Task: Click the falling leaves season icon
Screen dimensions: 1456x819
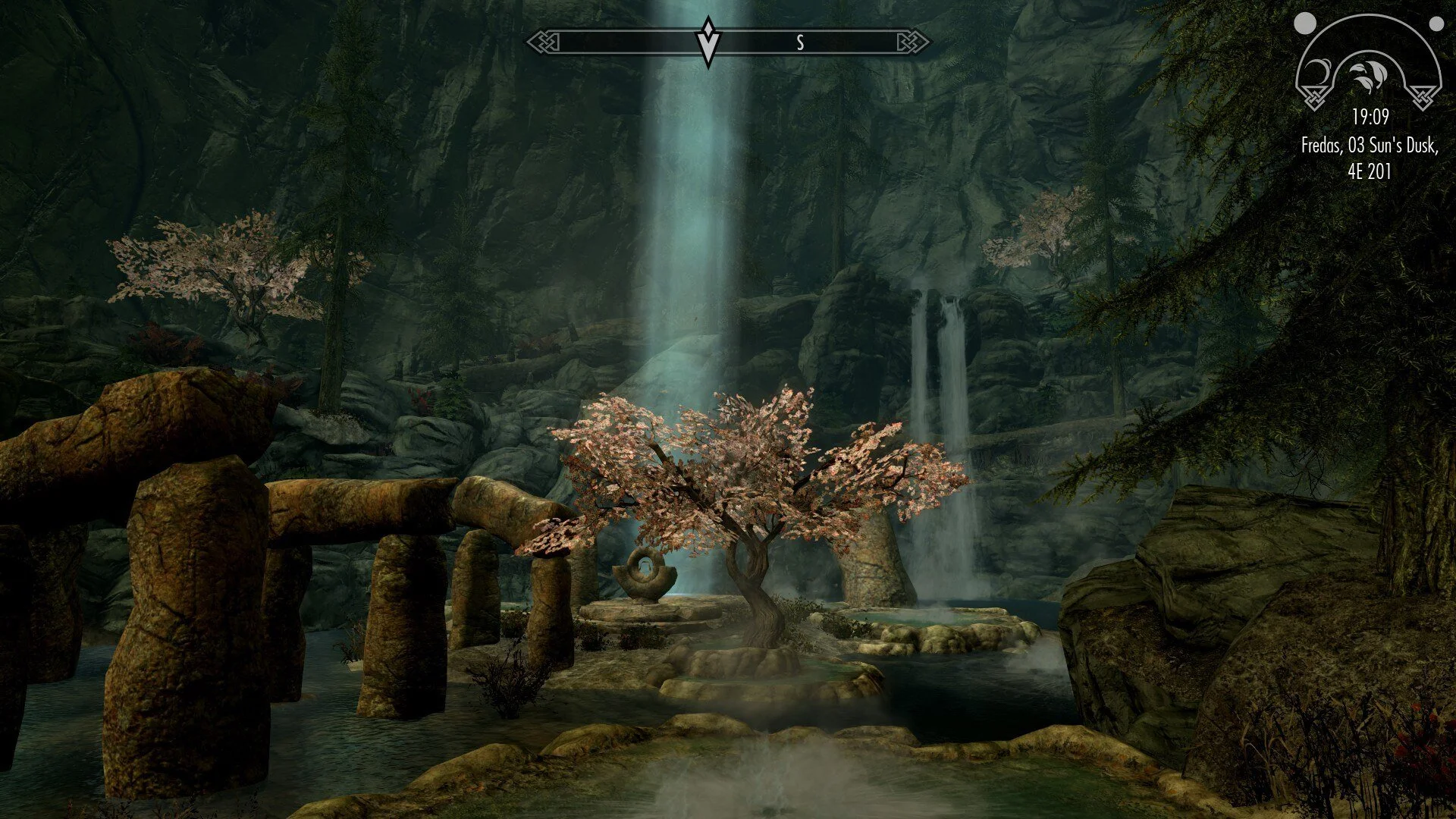Action: click(1368, 73)
